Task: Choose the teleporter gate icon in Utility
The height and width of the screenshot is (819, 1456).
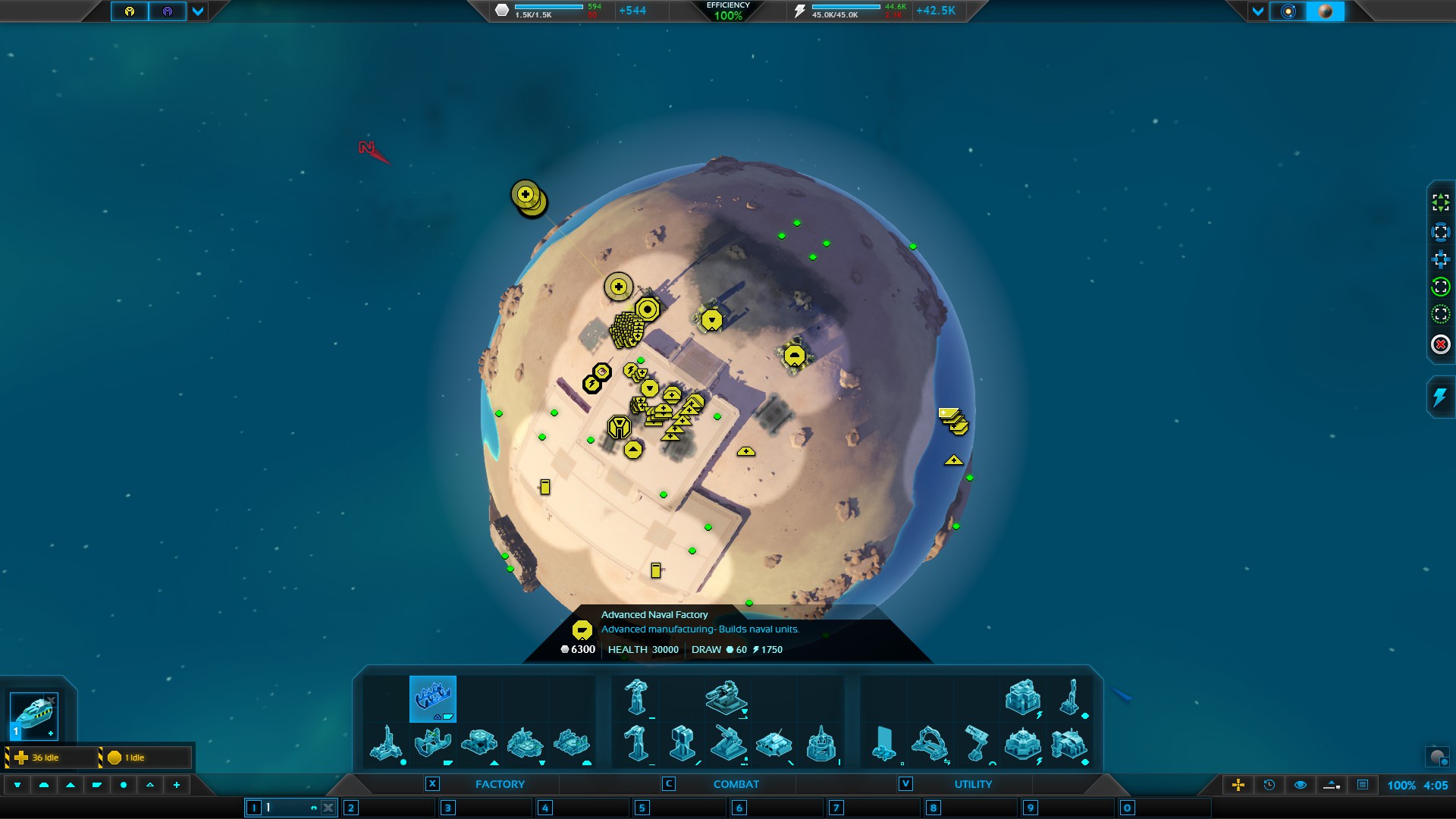Action: coord(929,743)
